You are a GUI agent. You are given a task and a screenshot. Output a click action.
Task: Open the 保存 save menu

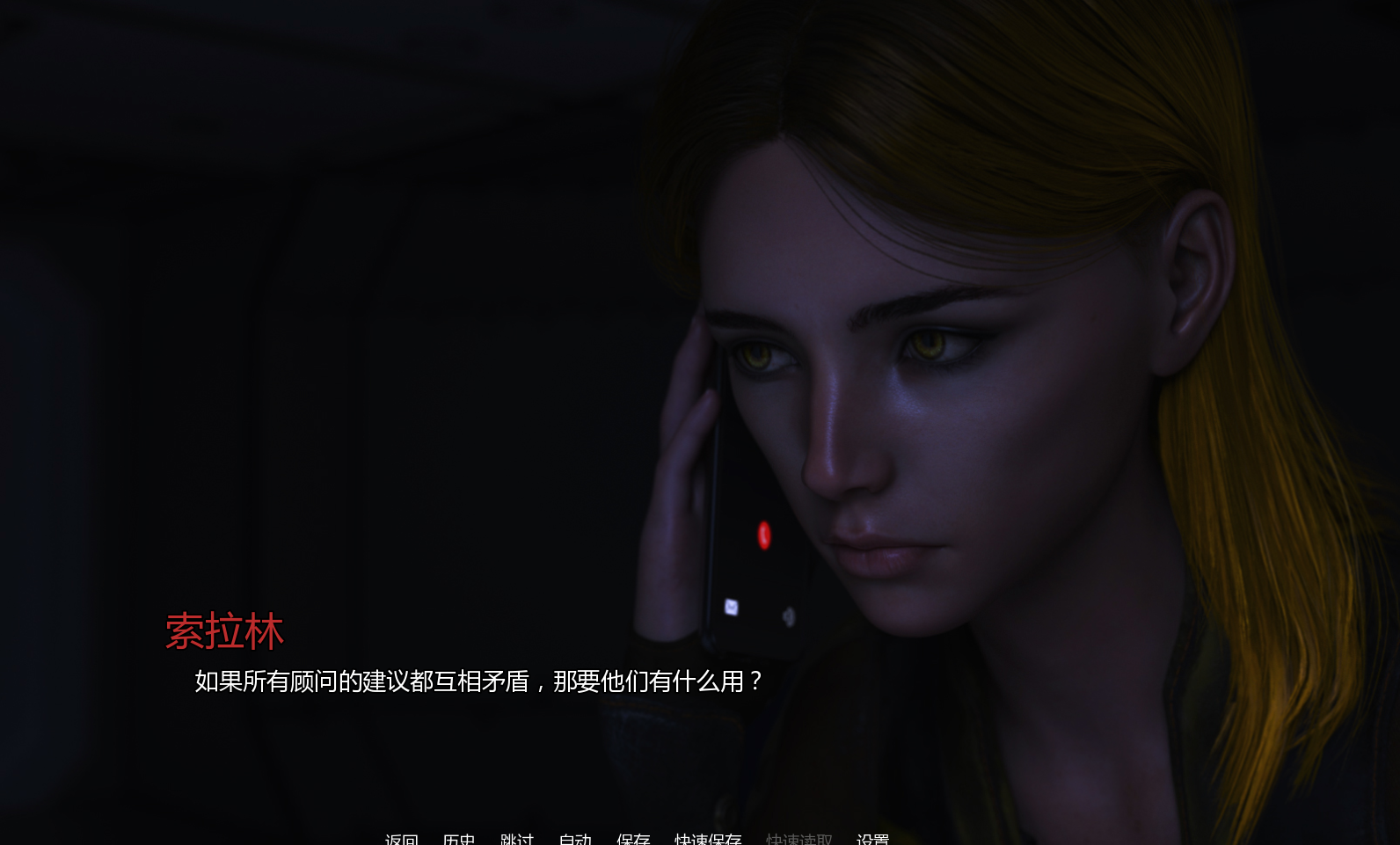coord(633,839)
